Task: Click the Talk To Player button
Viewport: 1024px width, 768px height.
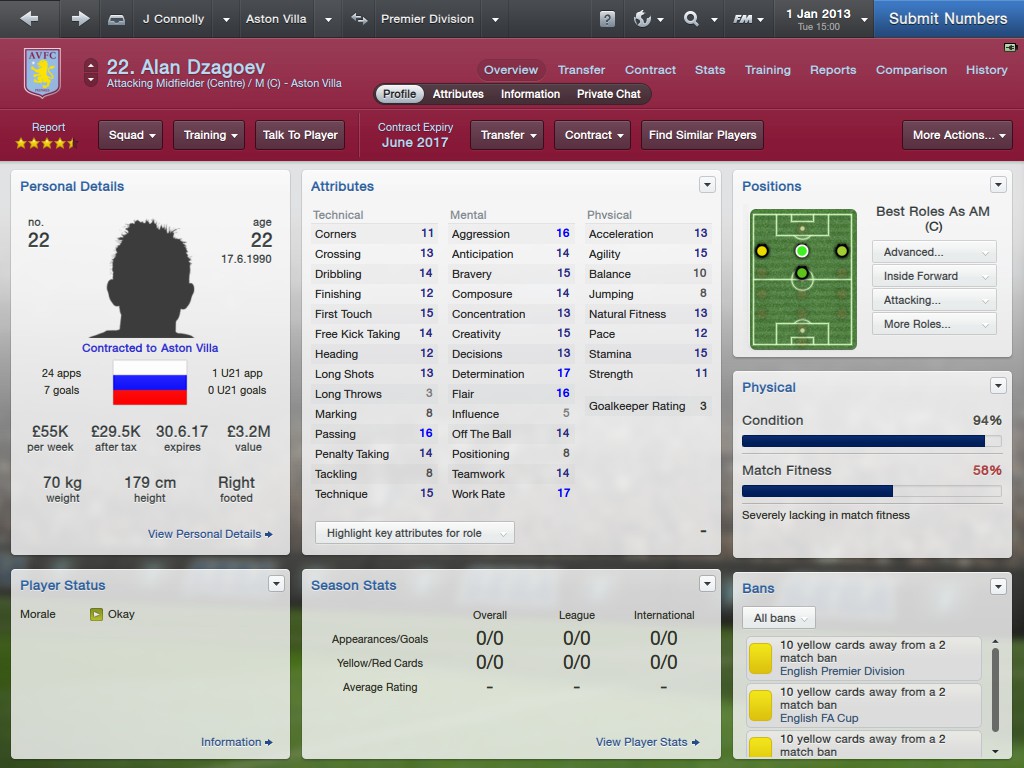Action: 300,135
